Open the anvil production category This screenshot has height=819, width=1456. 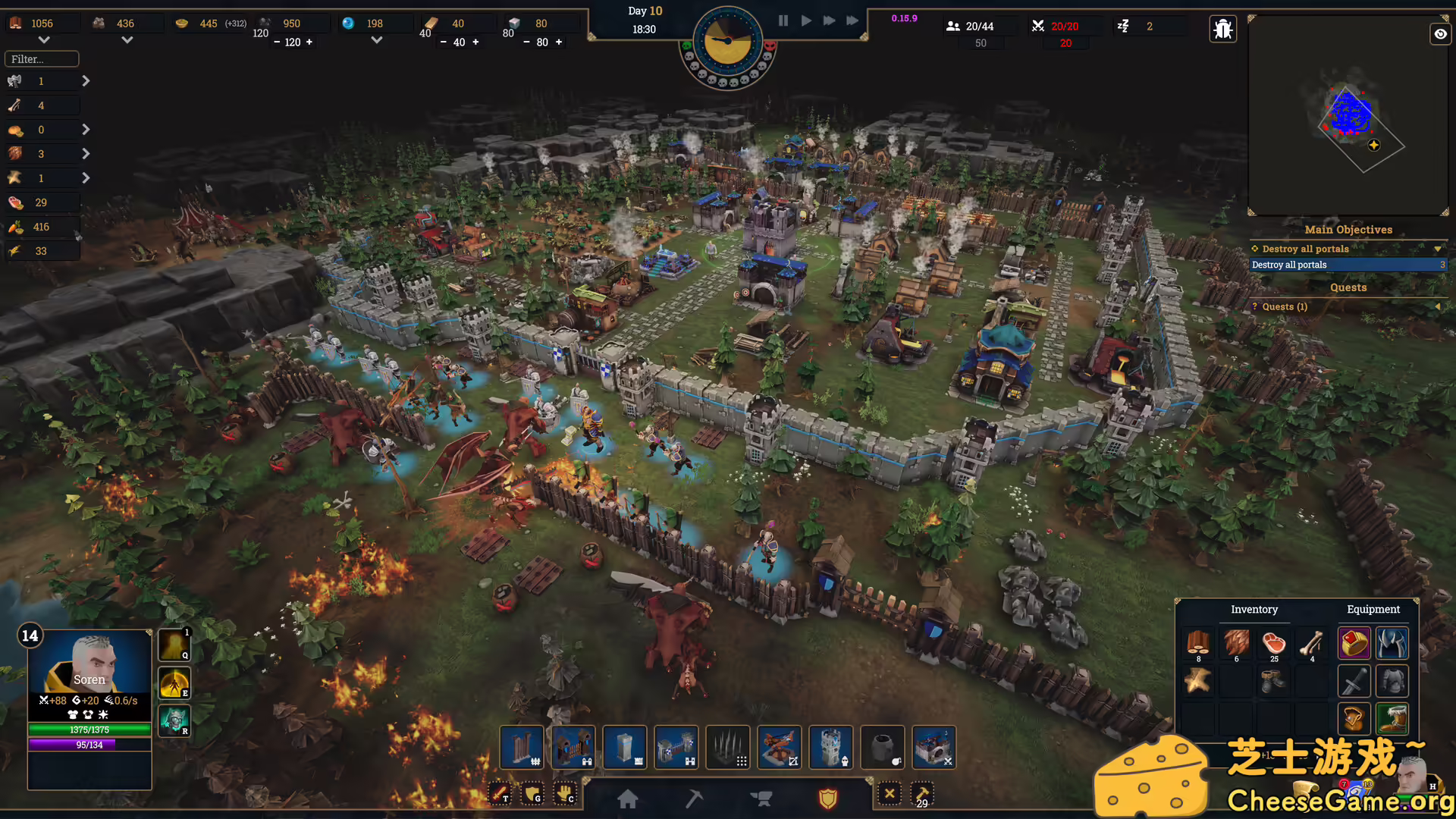(761, 799)
